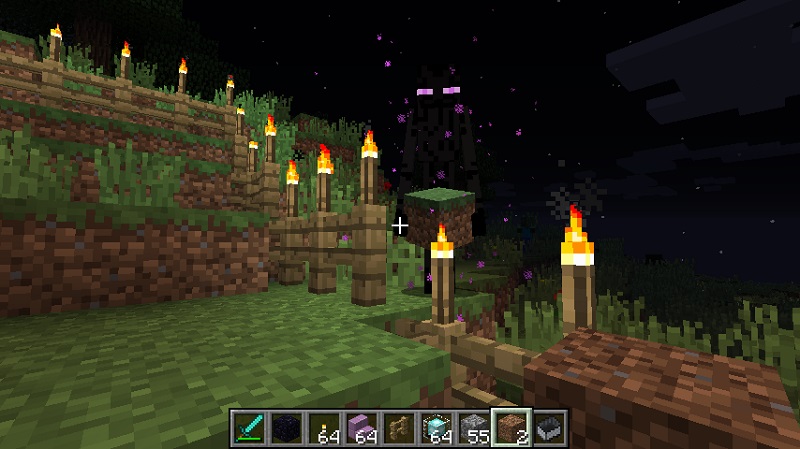Select the minecart hotbar slot
This screenshot has height=449, width=800.
pos(550,427)
